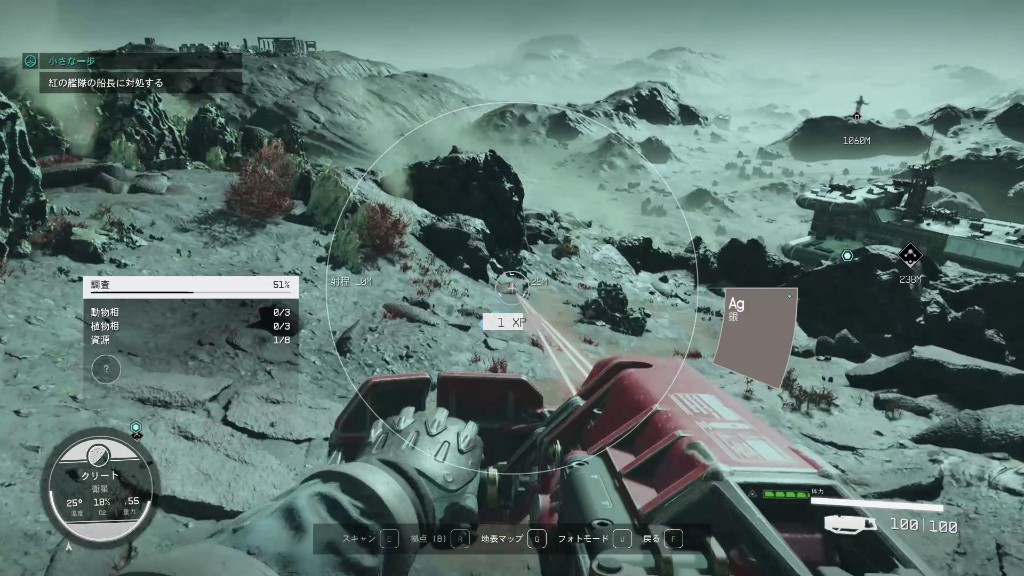Select the 動物相 fauna survey row
This screenshot has height=576, width=1024.
(x=190, y=312)
